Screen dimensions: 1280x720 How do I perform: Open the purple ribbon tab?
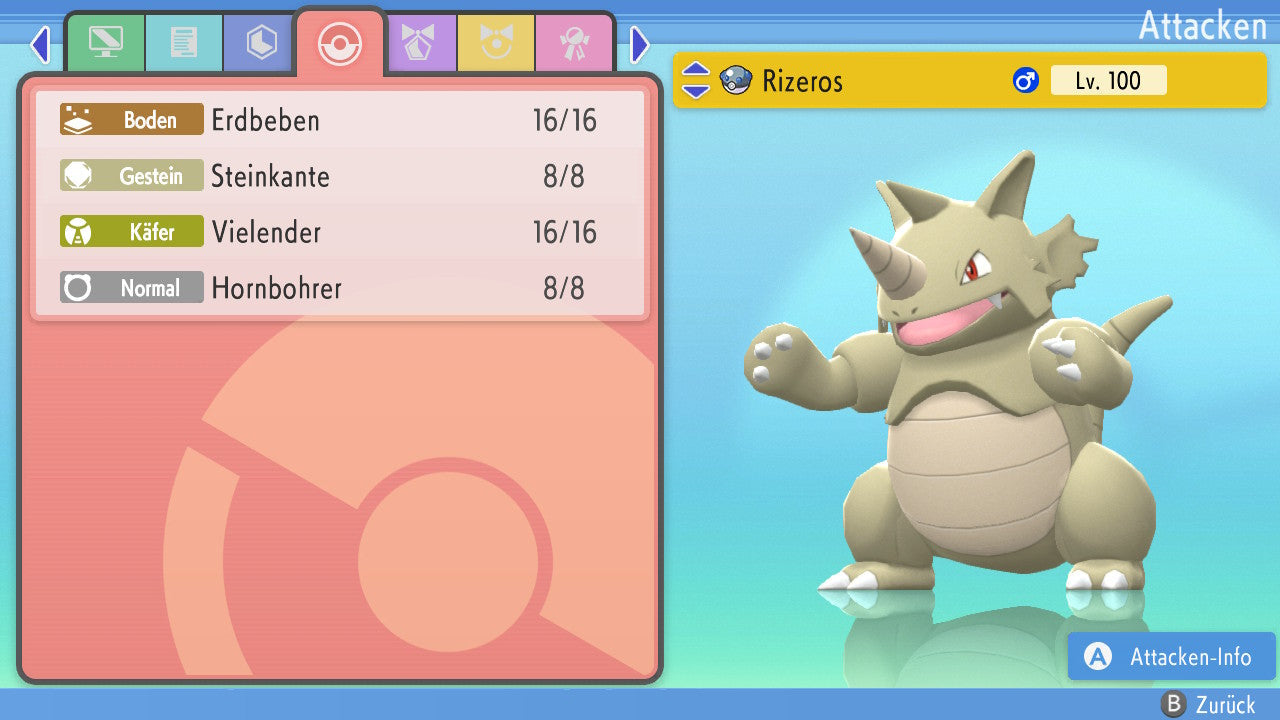tap(417, 43)
